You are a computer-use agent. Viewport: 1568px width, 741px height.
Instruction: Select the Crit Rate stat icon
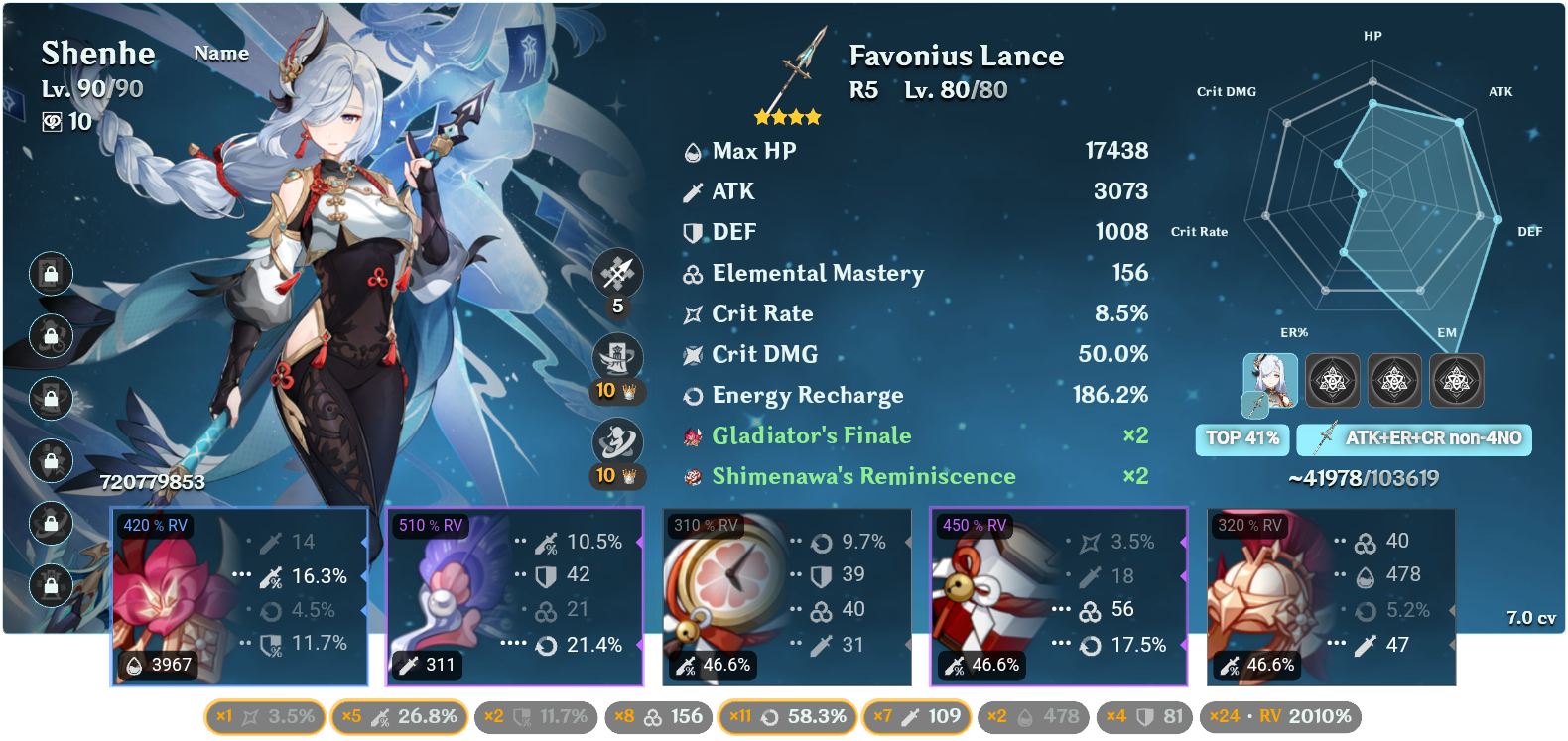(691, 313)
